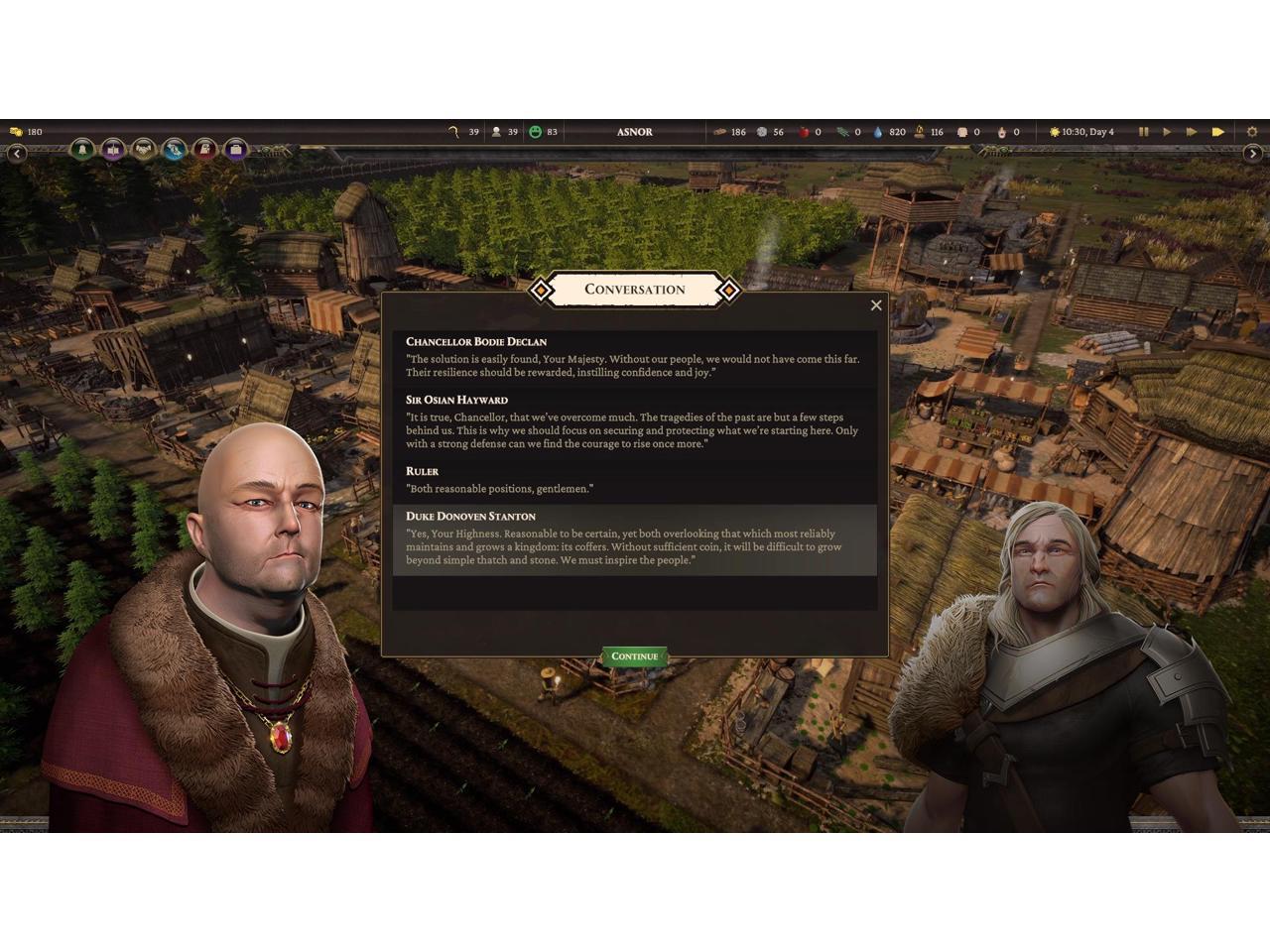Set game speed to fast forward
The height and width of the screenshot is (952, 1270).
1192,132
